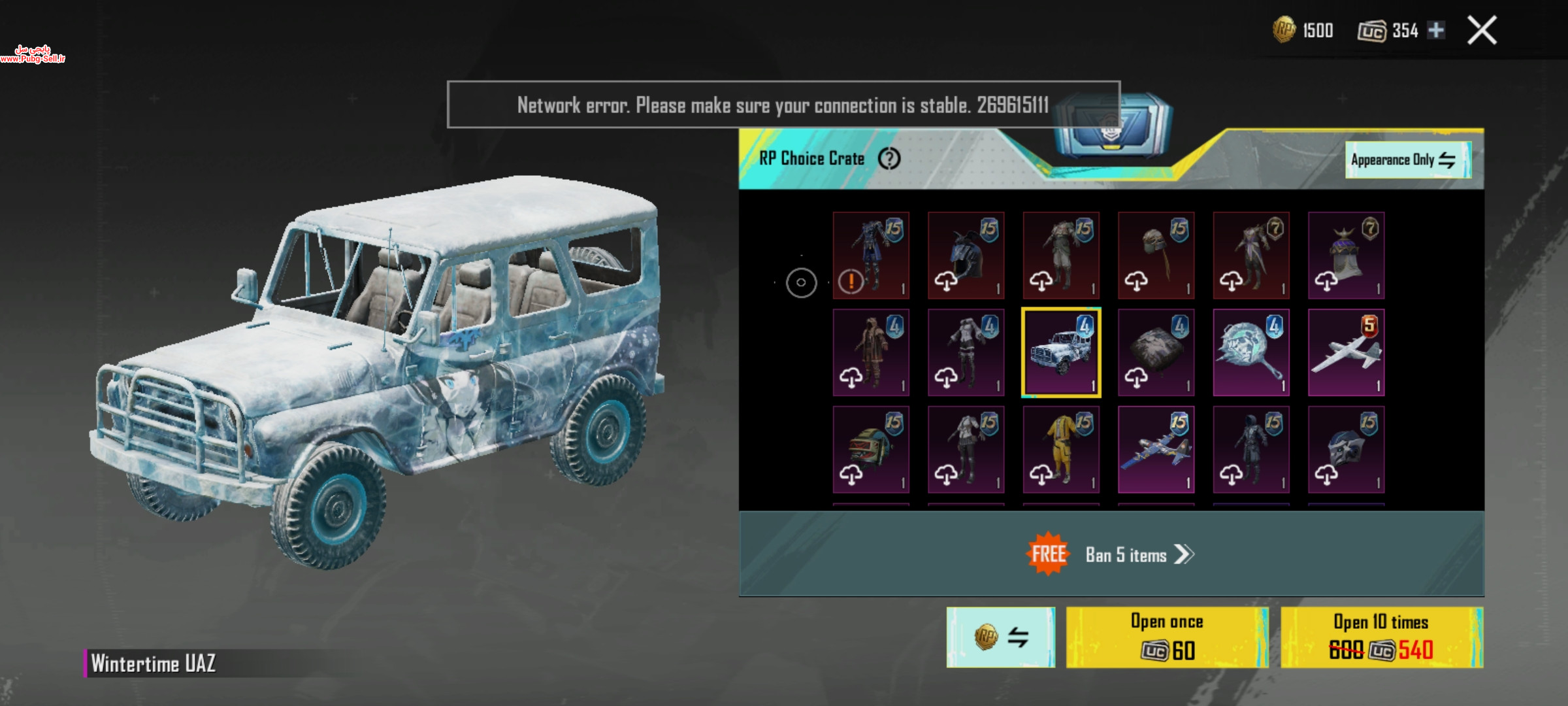Open the crate 10 times for 540 UC
Image resolution: width=1568 pixels, height=706 pixels.
pos(1381,637)
